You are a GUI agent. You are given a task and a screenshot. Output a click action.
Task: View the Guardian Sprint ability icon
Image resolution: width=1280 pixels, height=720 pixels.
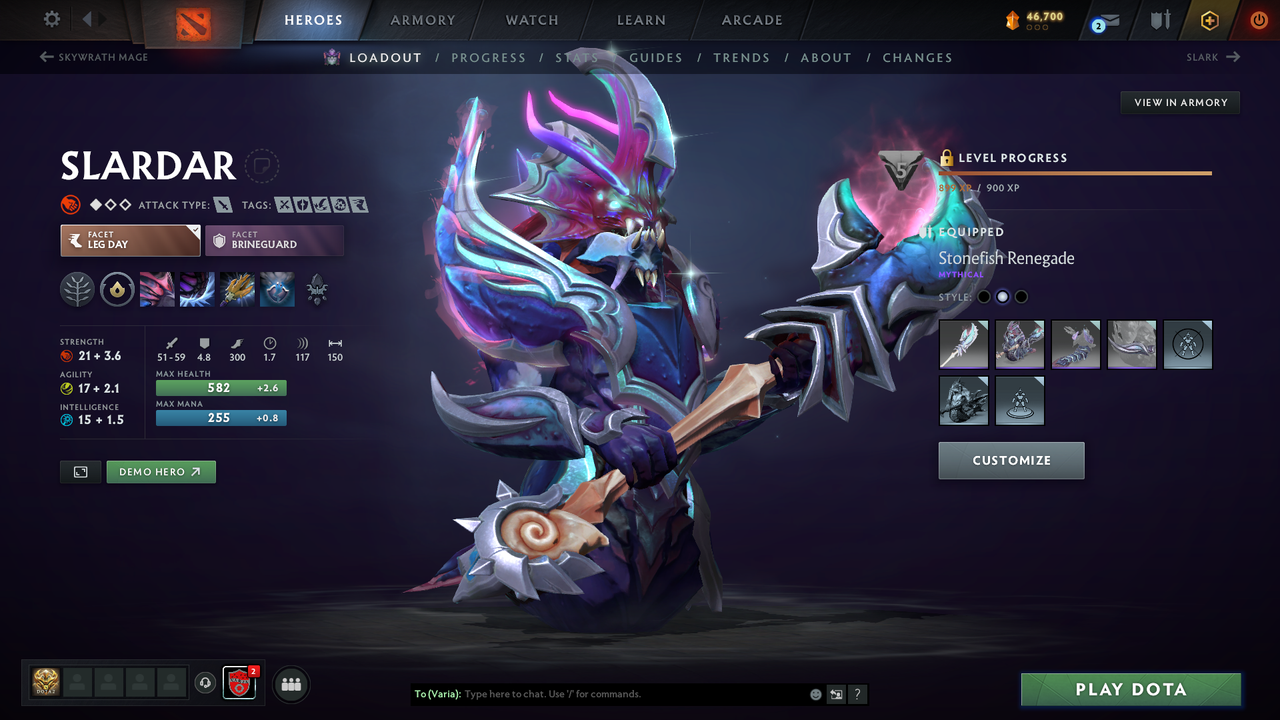pyautogui.click(x=157, y=289)
